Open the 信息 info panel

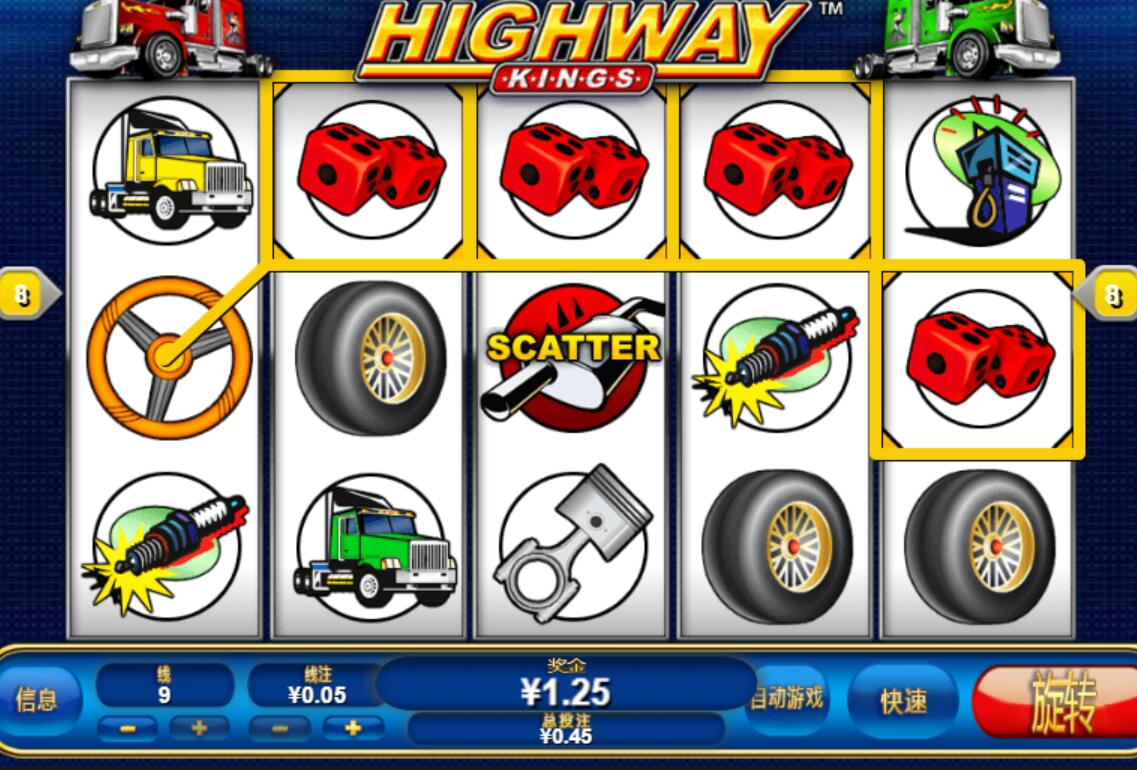point(36,700)
